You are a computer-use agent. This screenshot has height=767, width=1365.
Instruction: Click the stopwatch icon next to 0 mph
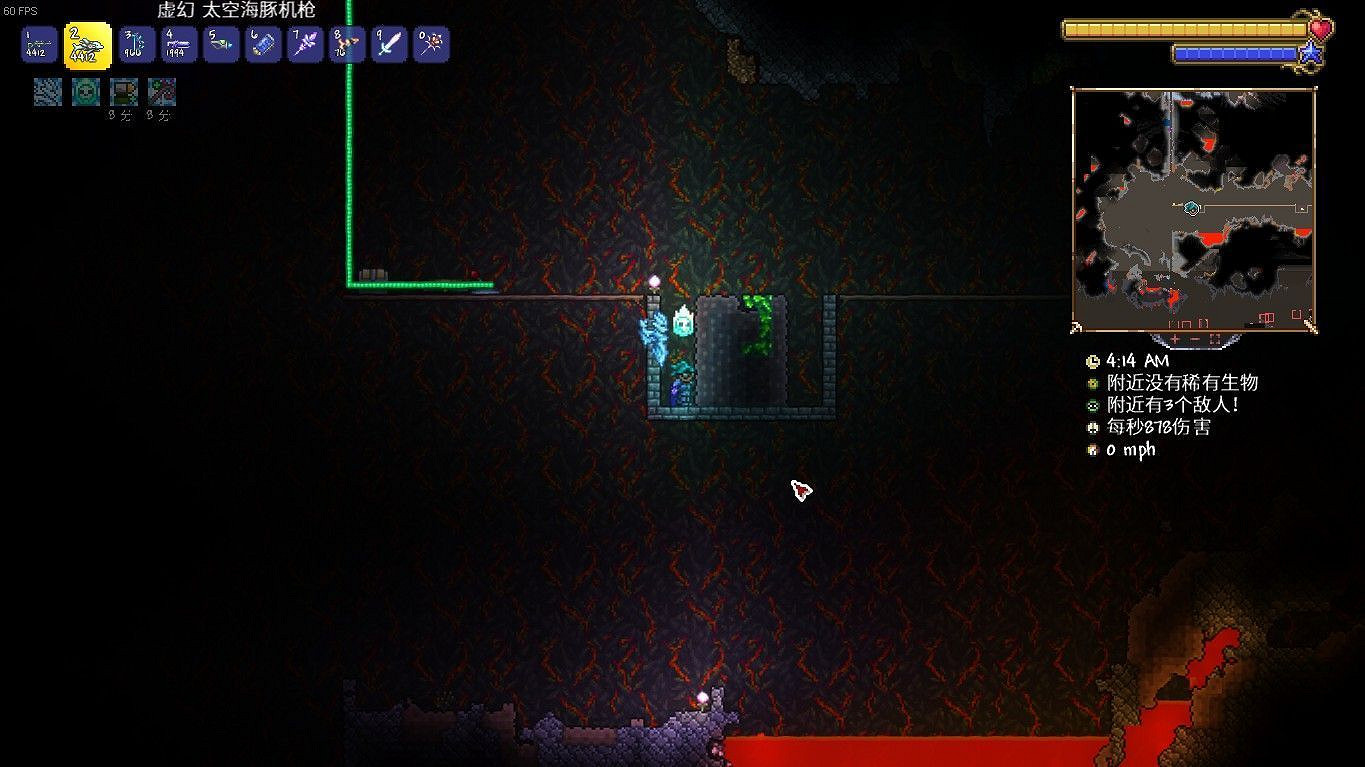(x=1092, y=449)
